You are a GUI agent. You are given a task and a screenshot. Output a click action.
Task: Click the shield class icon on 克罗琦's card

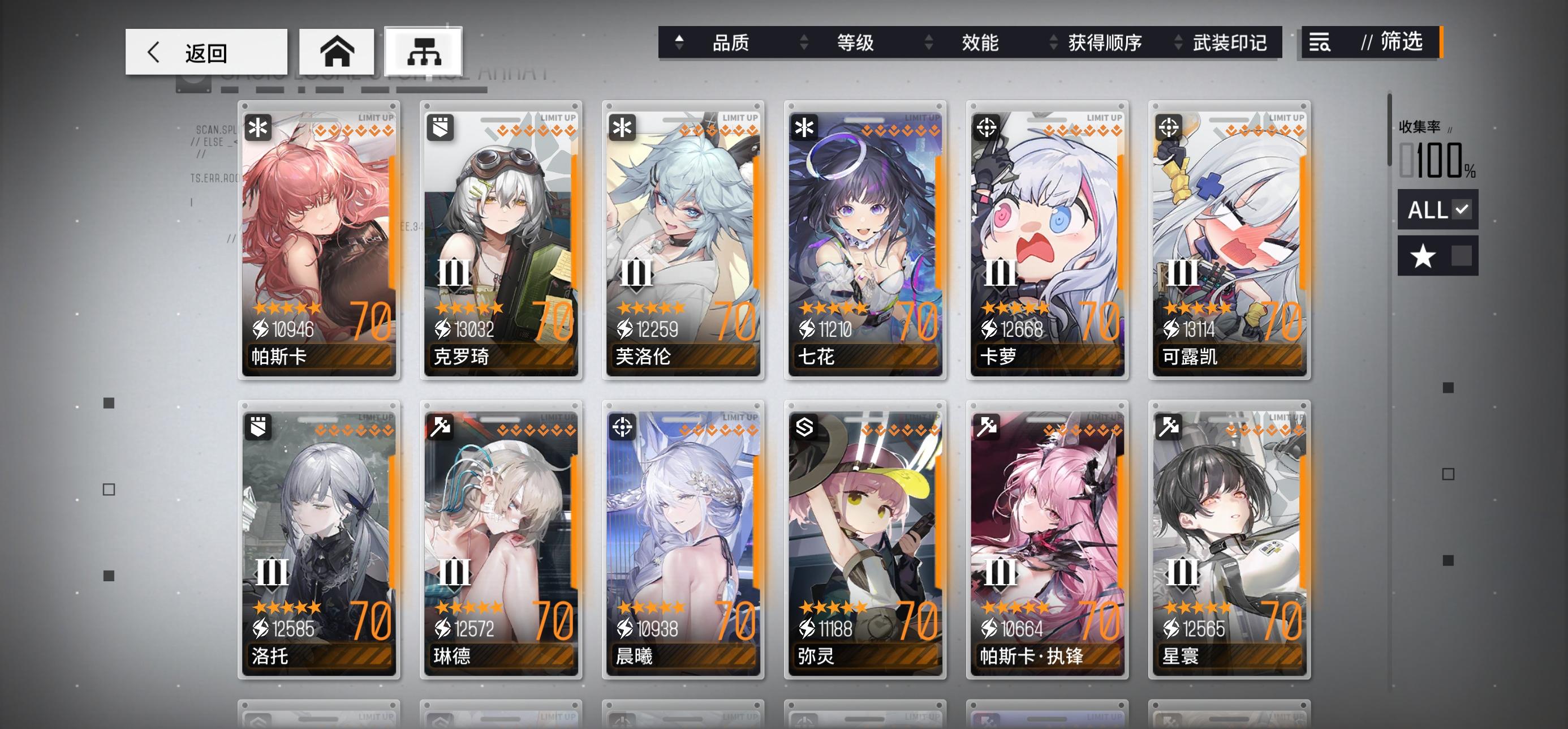(439, 127)
